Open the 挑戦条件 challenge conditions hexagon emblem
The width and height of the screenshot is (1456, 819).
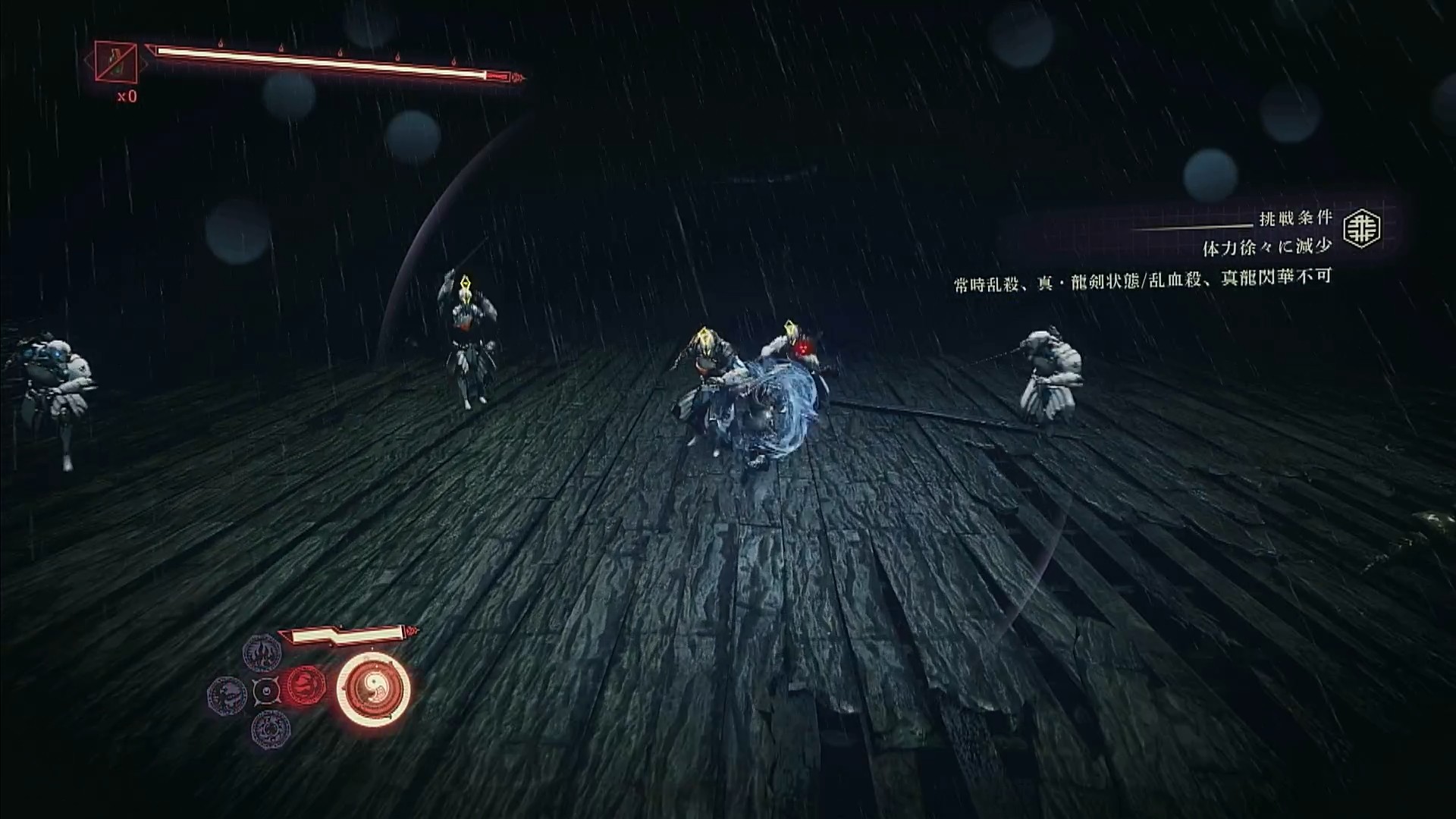(1362, 229)
